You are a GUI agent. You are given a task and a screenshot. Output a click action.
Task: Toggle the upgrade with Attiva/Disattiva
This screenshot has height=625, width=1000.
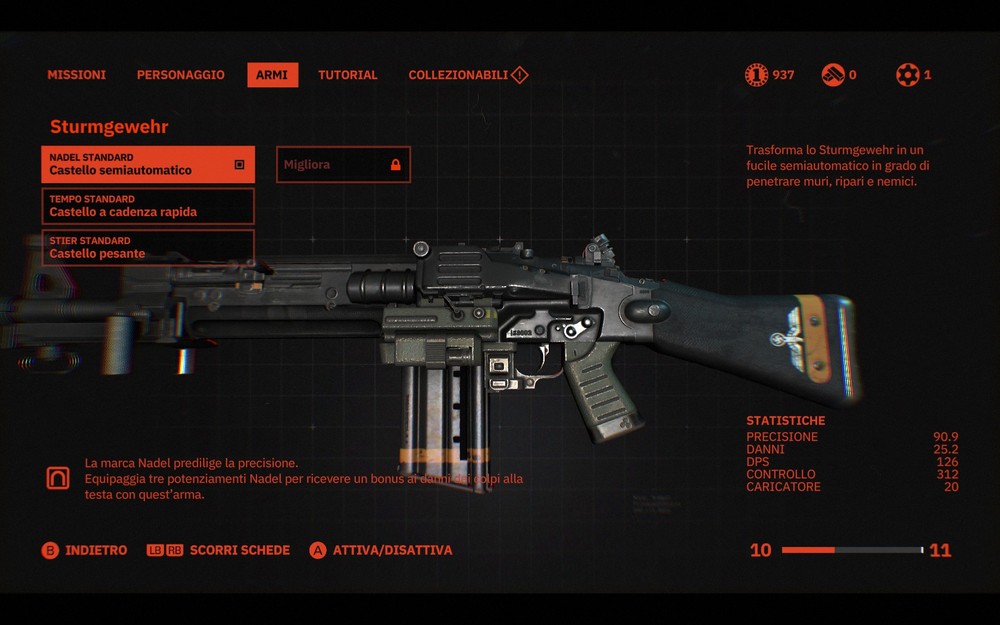[x=381, y=550]
